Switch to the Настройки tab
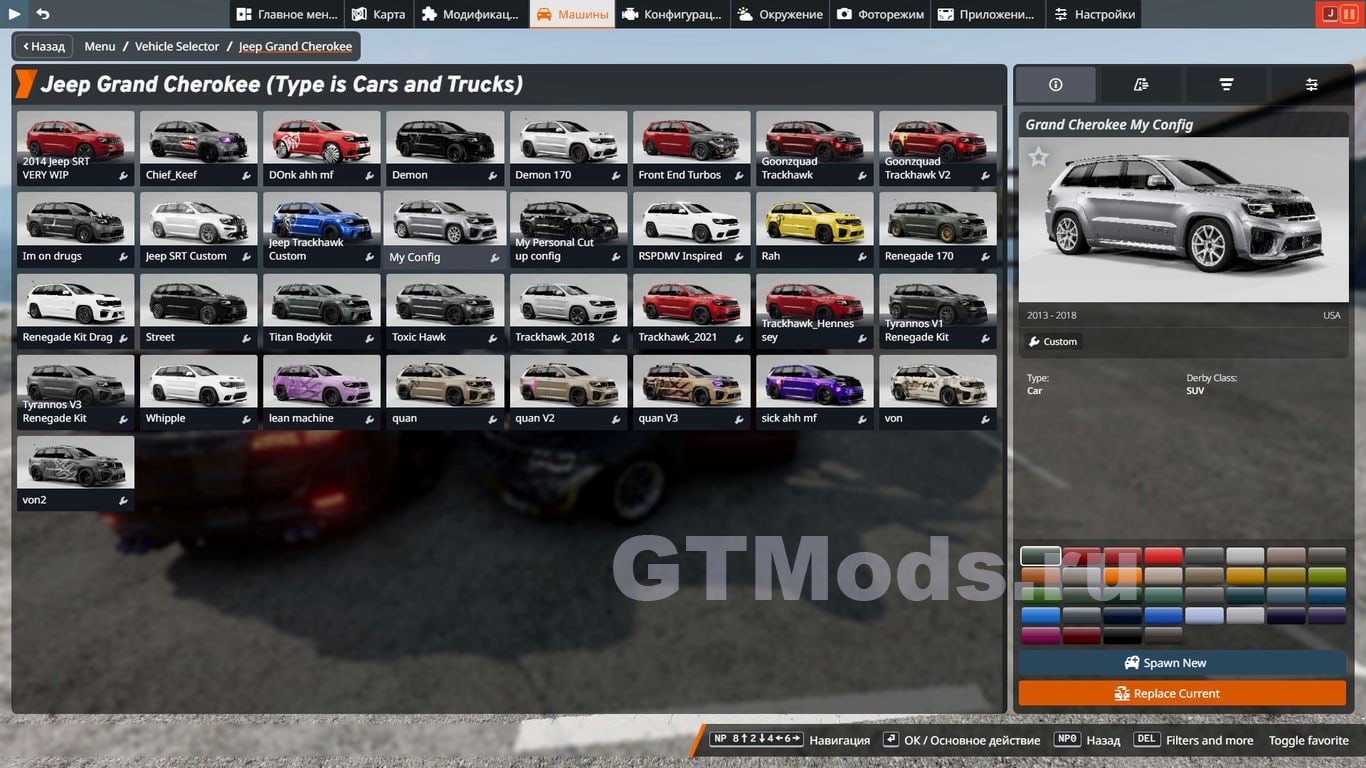Image resolution: width=1366 pixels, height=768 pixels. point(1093,14)
